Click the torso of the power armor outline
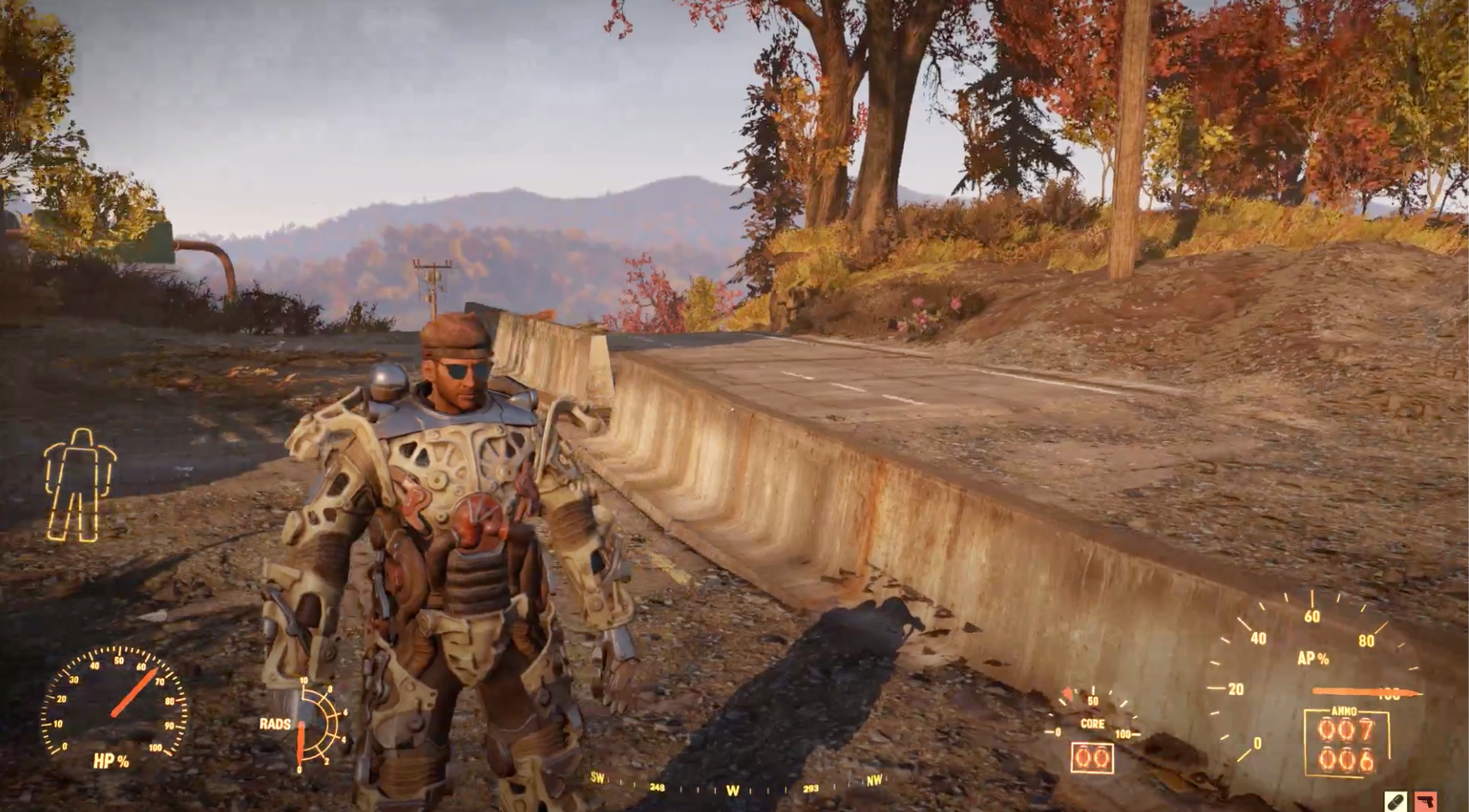The width and height of the screenshot is (1469, 812). [80, 470]
